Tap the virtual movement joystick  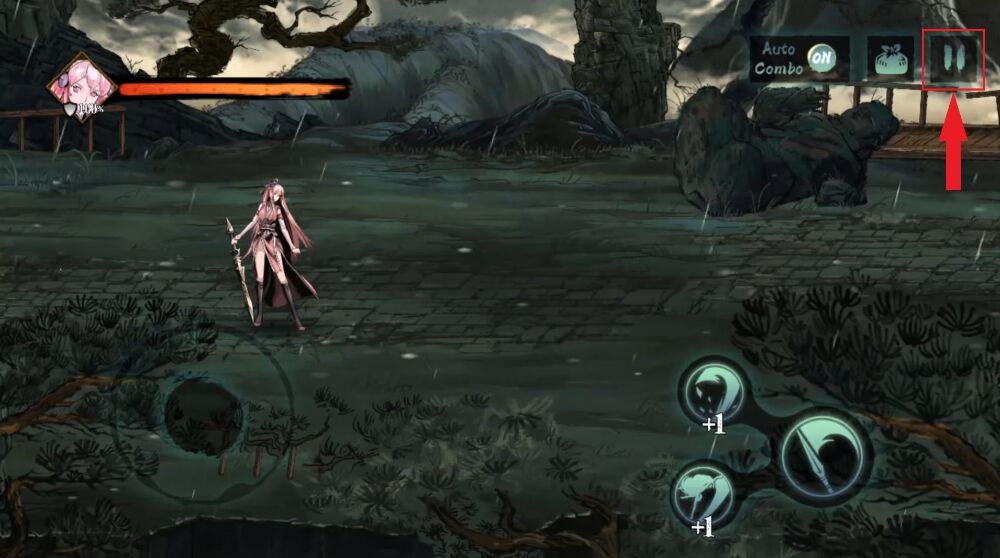204,415
